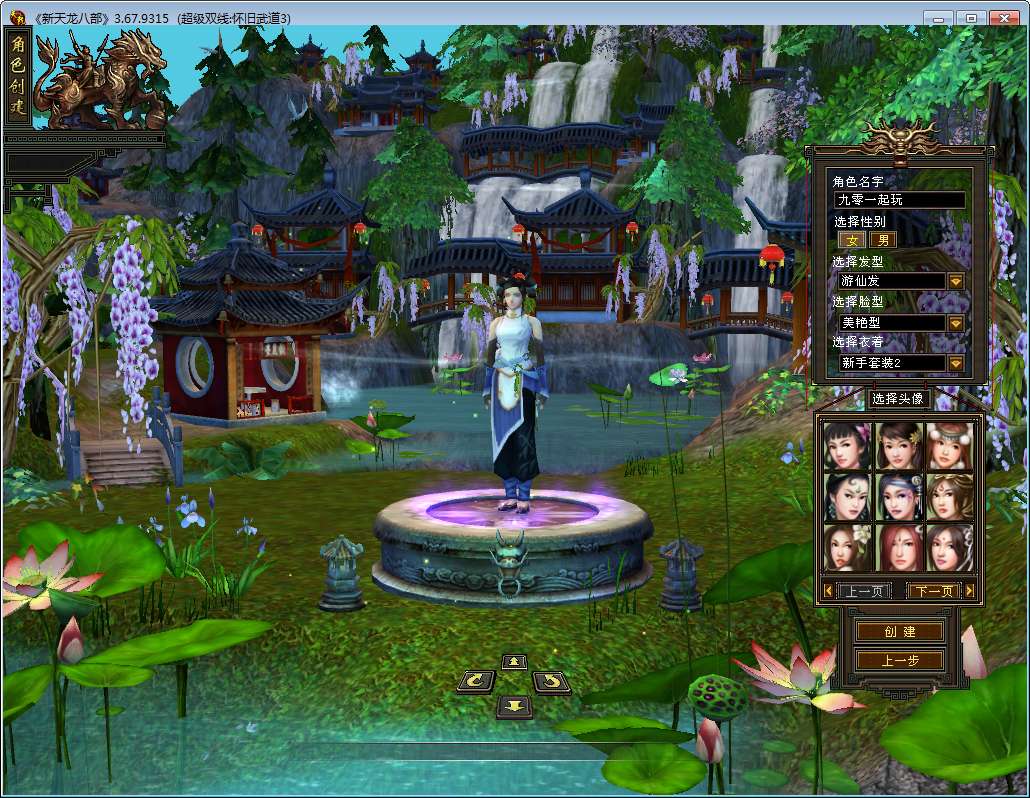Image resolution: width=1030 pixels, height=798 pixels.
Task: Rotate character with the left curved arrow
Action: tap(475, 682)
